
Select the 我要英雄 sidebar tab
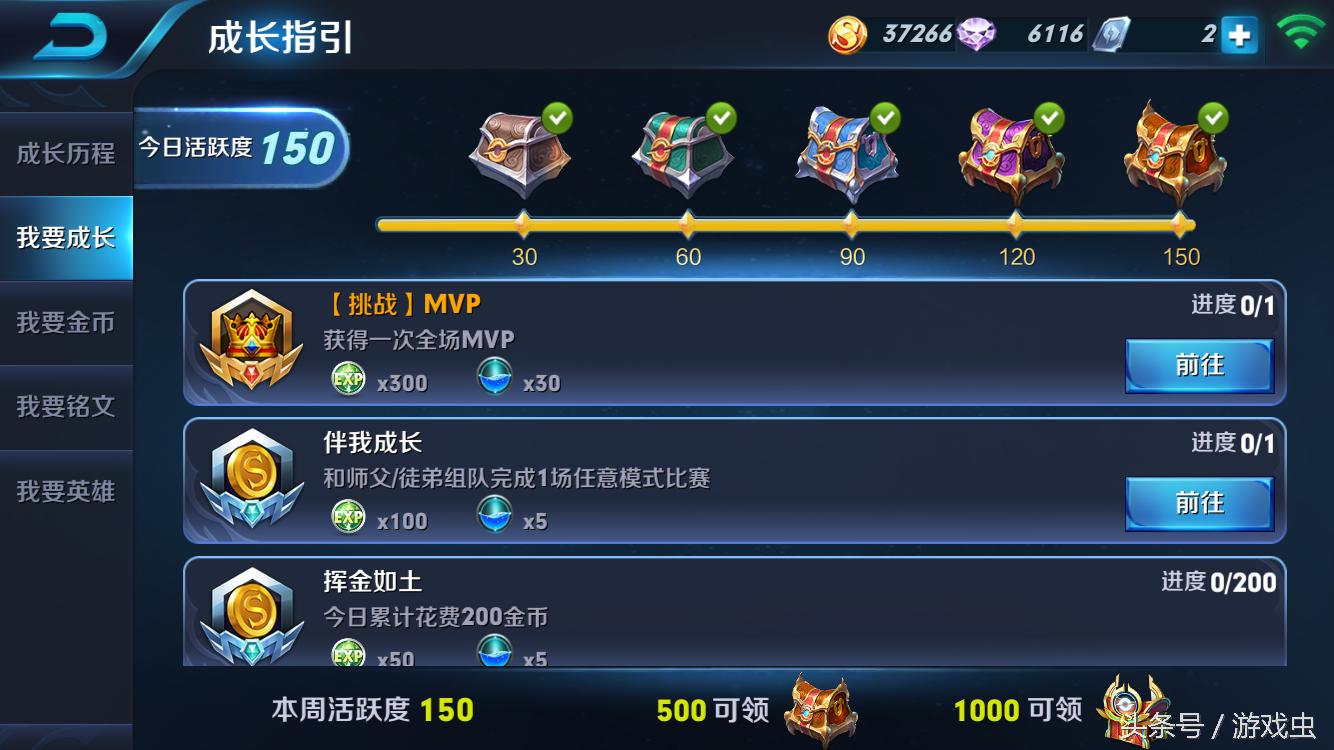[x=64, y=491]
